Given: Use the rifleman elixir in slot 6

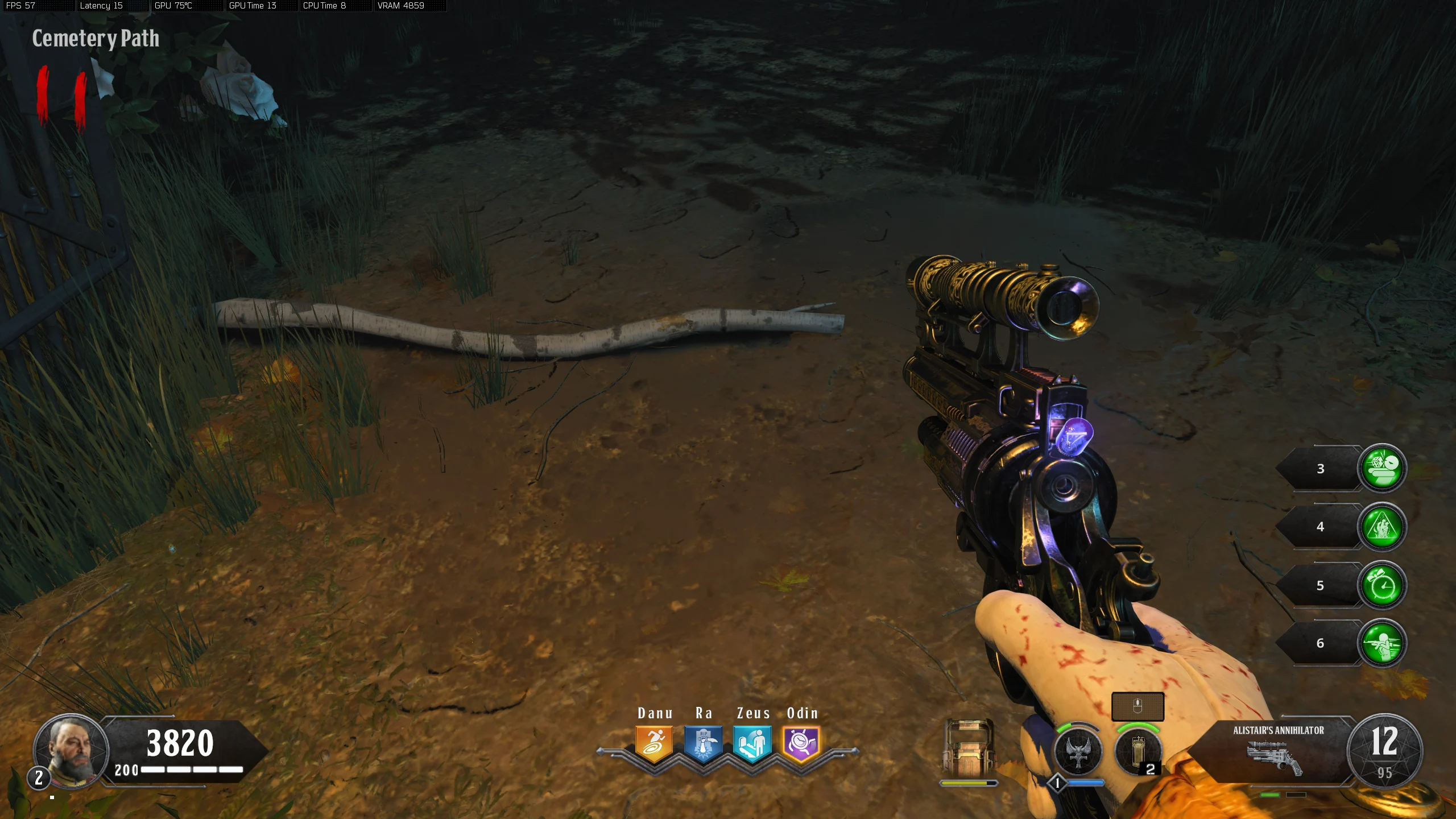Looking at the screenshot, I should (x=1382, y=643).
